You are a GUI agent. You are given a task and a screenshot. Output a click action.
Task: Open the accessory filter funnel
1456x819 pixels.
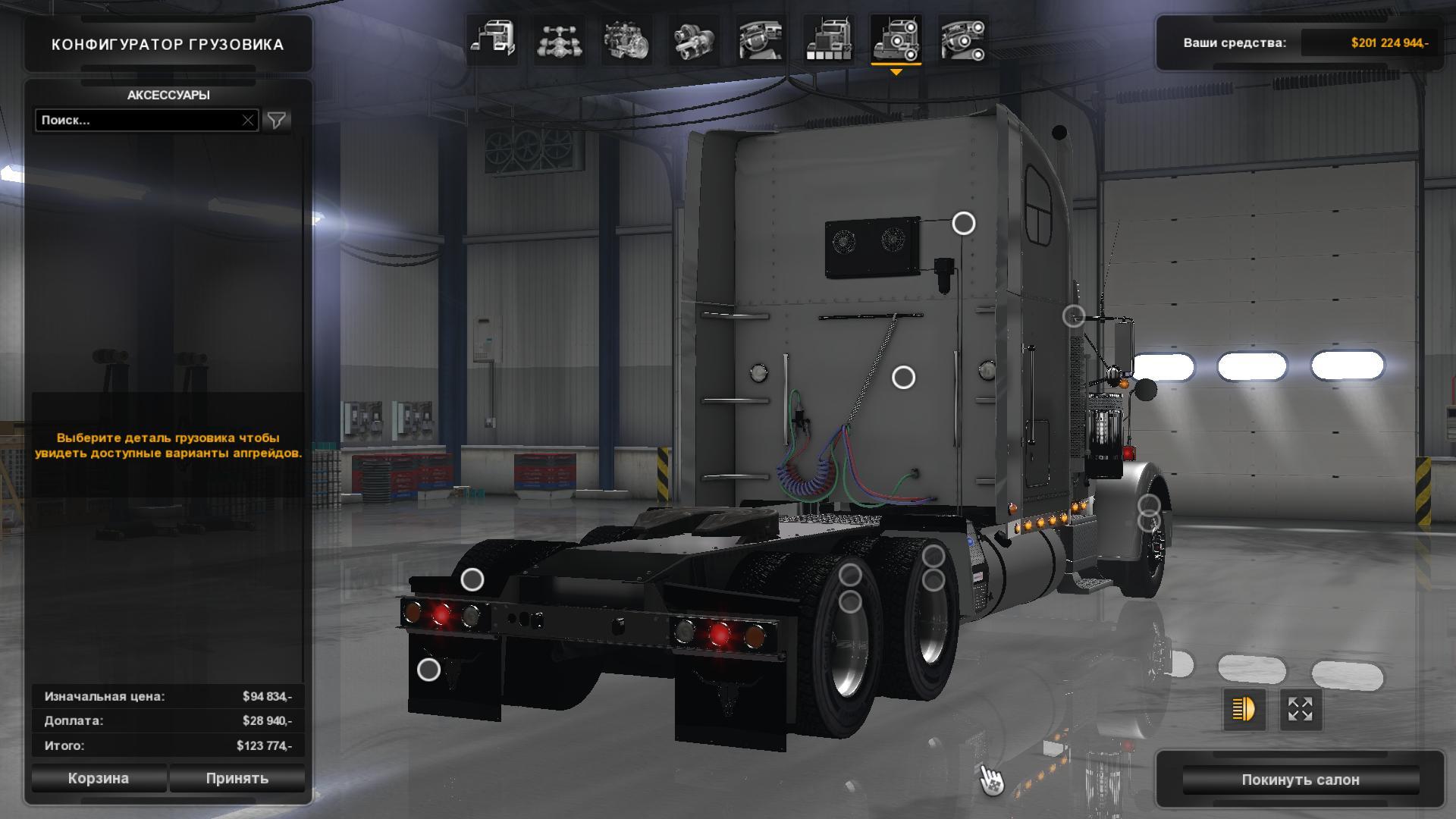coord(277,120)
